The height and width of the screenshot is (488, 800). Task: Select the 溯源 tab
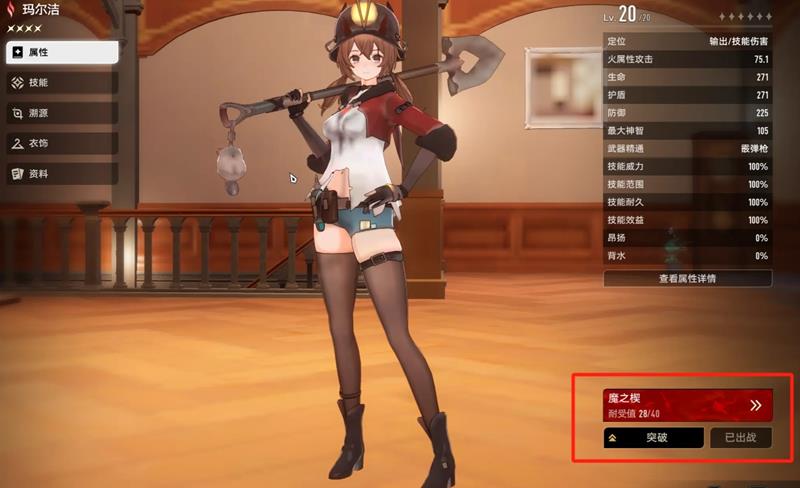(x=62, y=113)
